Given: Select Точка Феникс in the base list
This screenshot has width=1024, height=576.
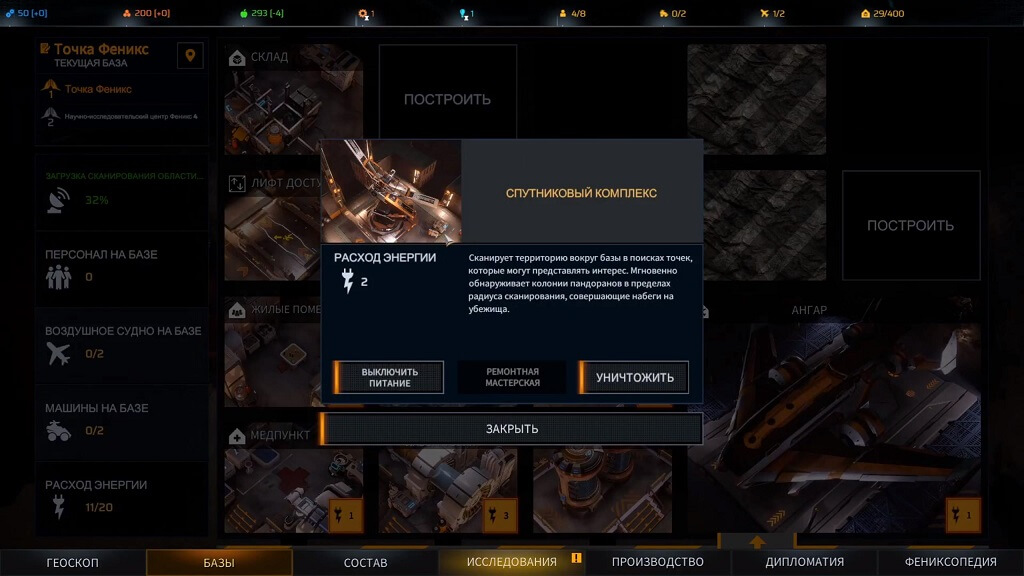Looking at the screenshot, I should (x=98, y=89).
